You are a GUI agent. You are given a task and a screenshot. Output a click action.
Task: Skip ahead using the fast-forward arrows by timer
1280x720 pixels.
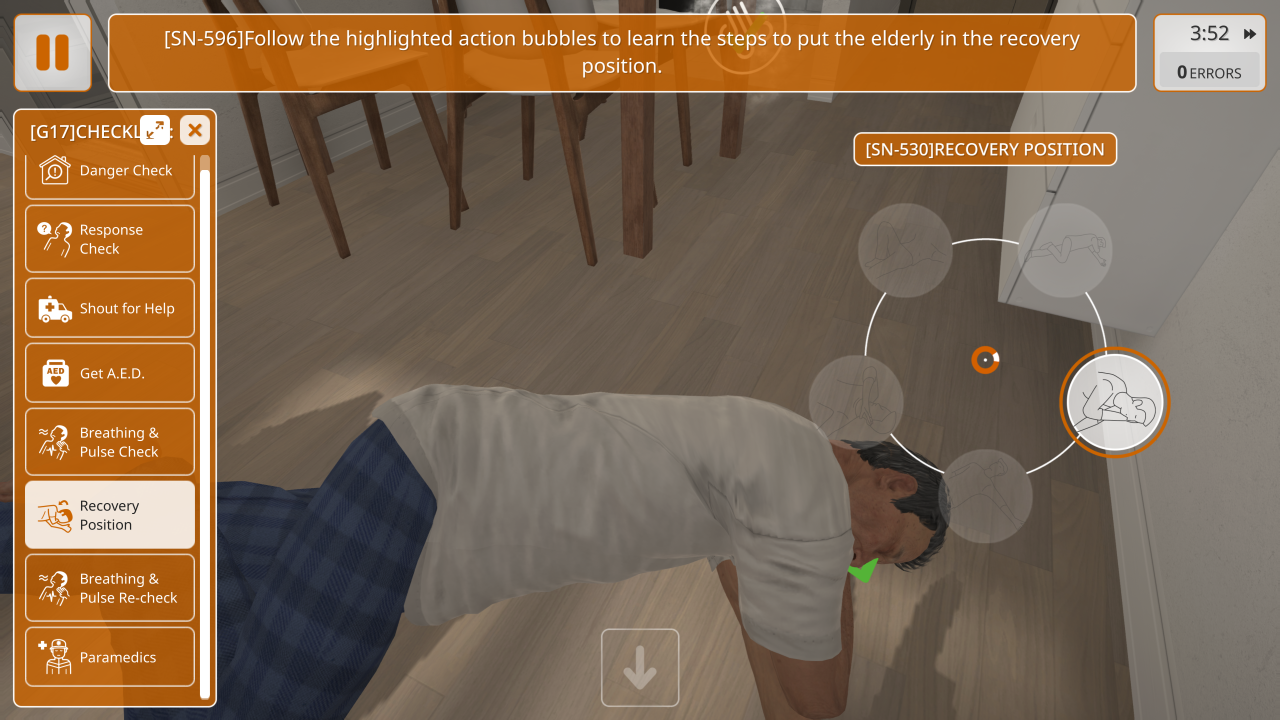point(1250,34)
